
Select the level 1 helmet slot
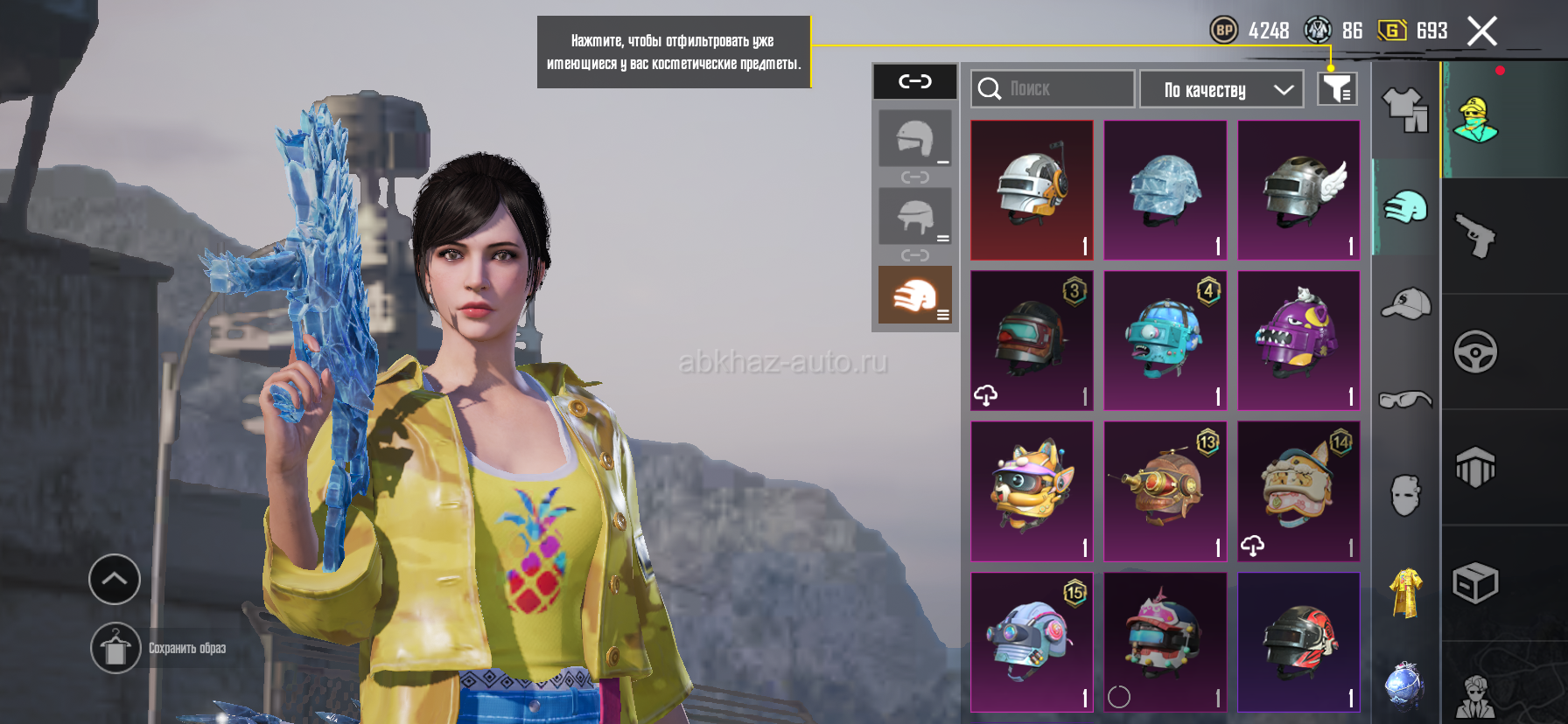pos(914,138)
